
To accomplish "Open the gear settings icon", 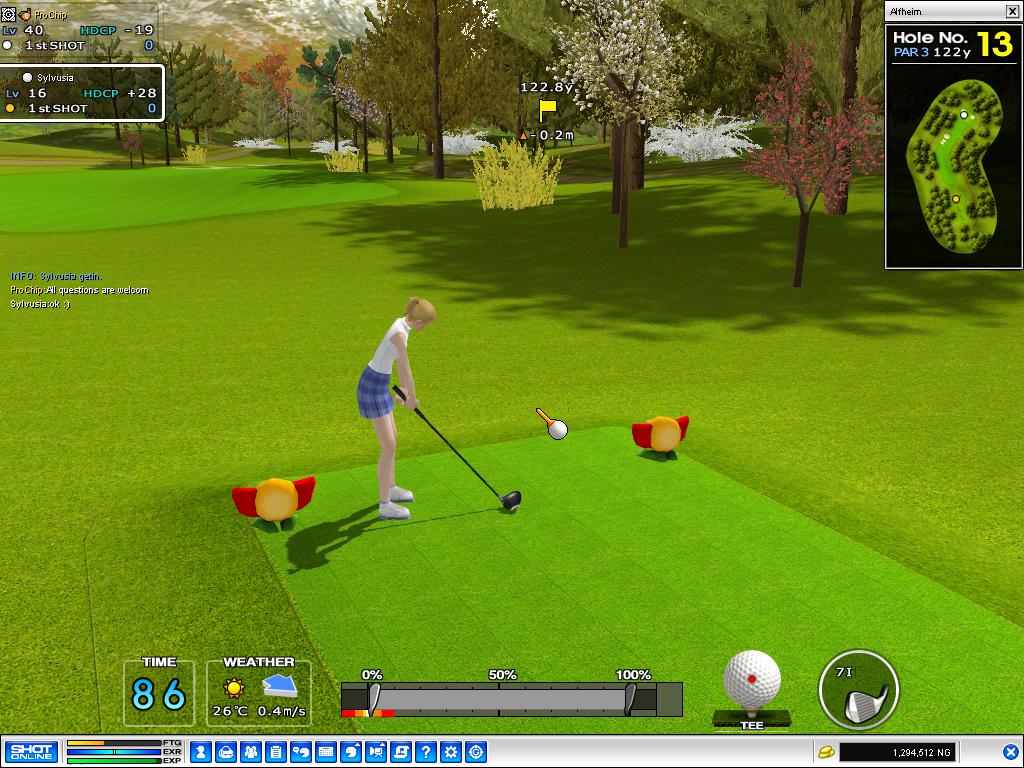I will pyautogui.click(x=451, y=752).
